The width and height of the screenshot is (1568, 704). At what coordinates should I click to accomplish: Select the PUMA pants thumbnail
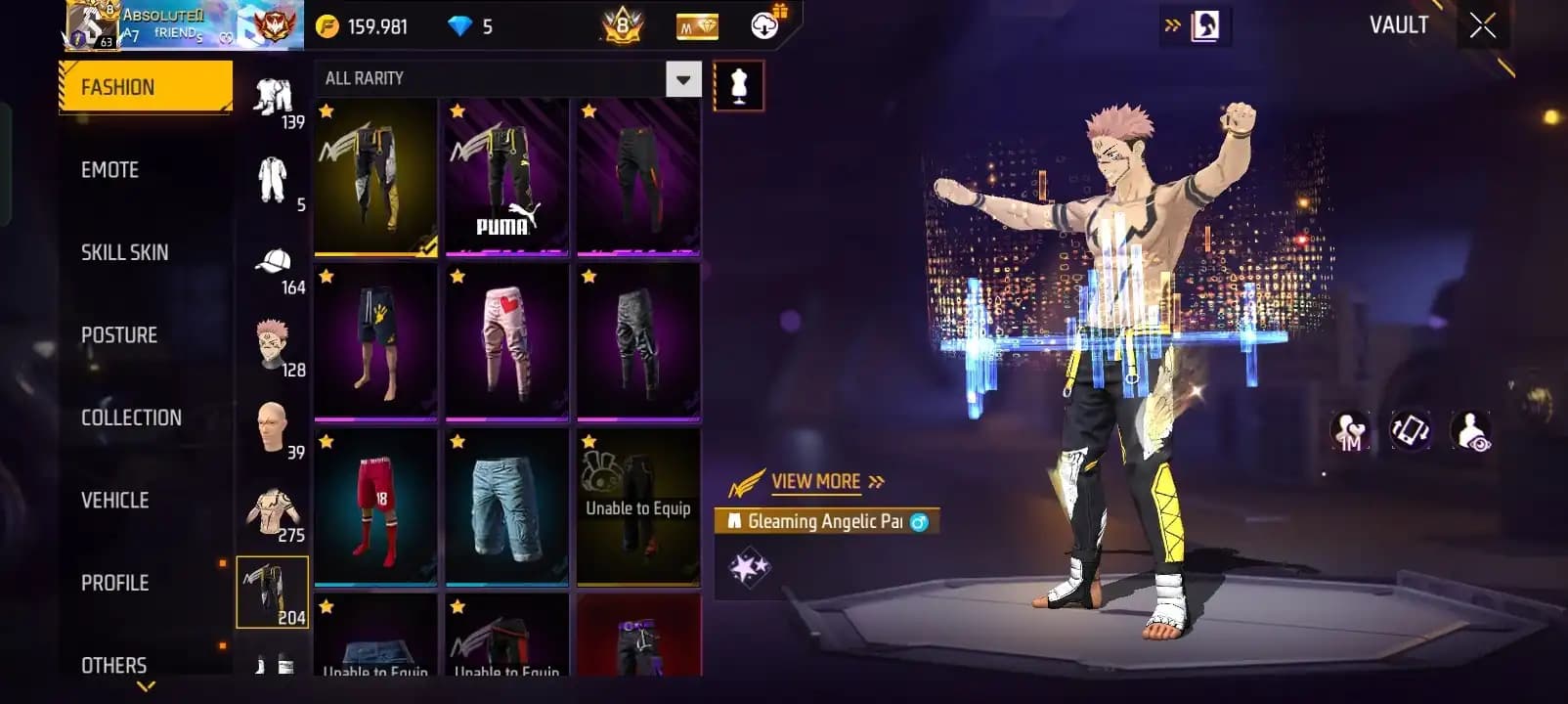point(505,176)
